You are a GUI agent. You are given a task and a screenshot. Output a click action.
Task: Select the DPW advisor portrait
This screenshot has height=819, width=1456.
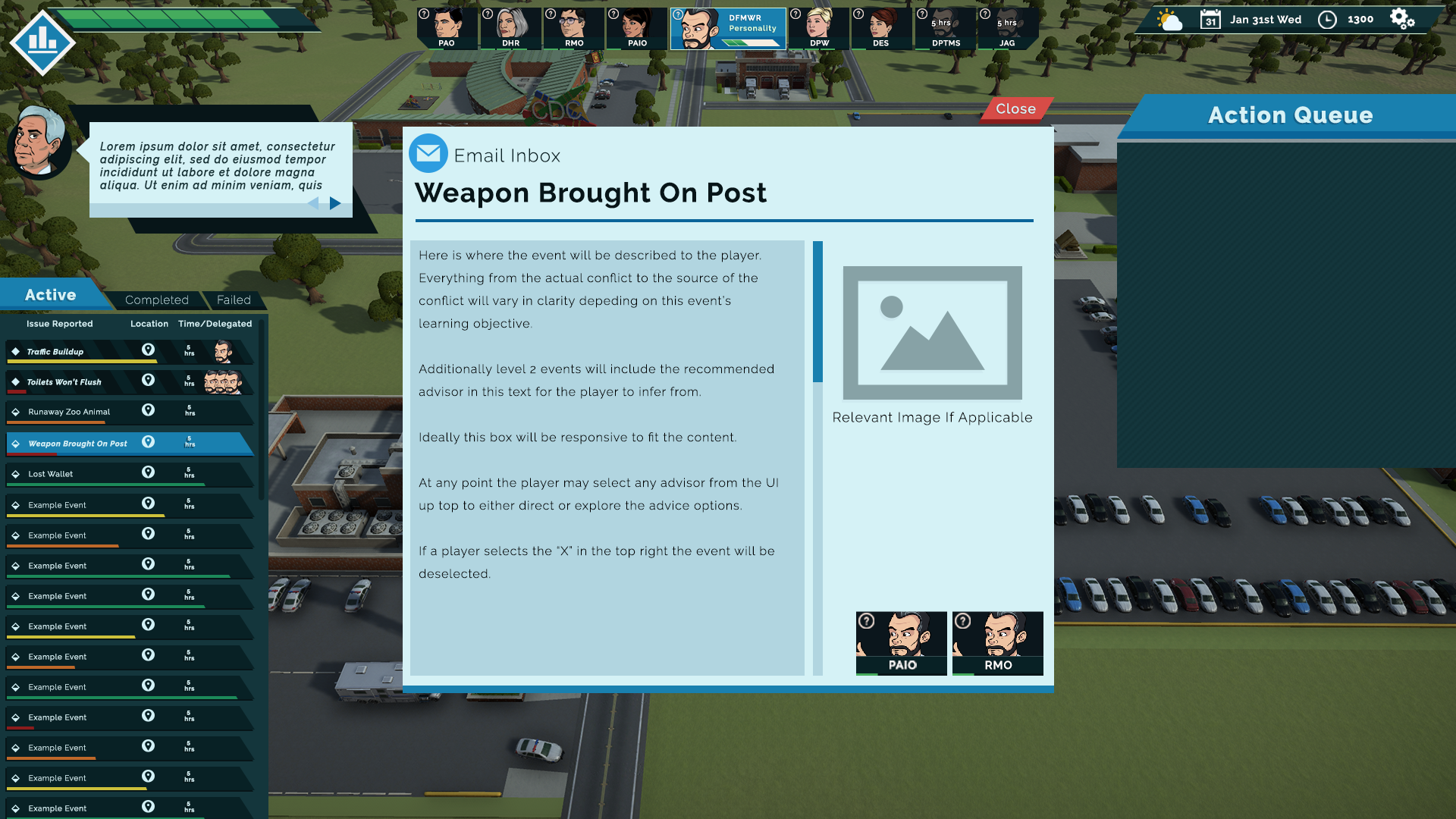coord(819,29)
